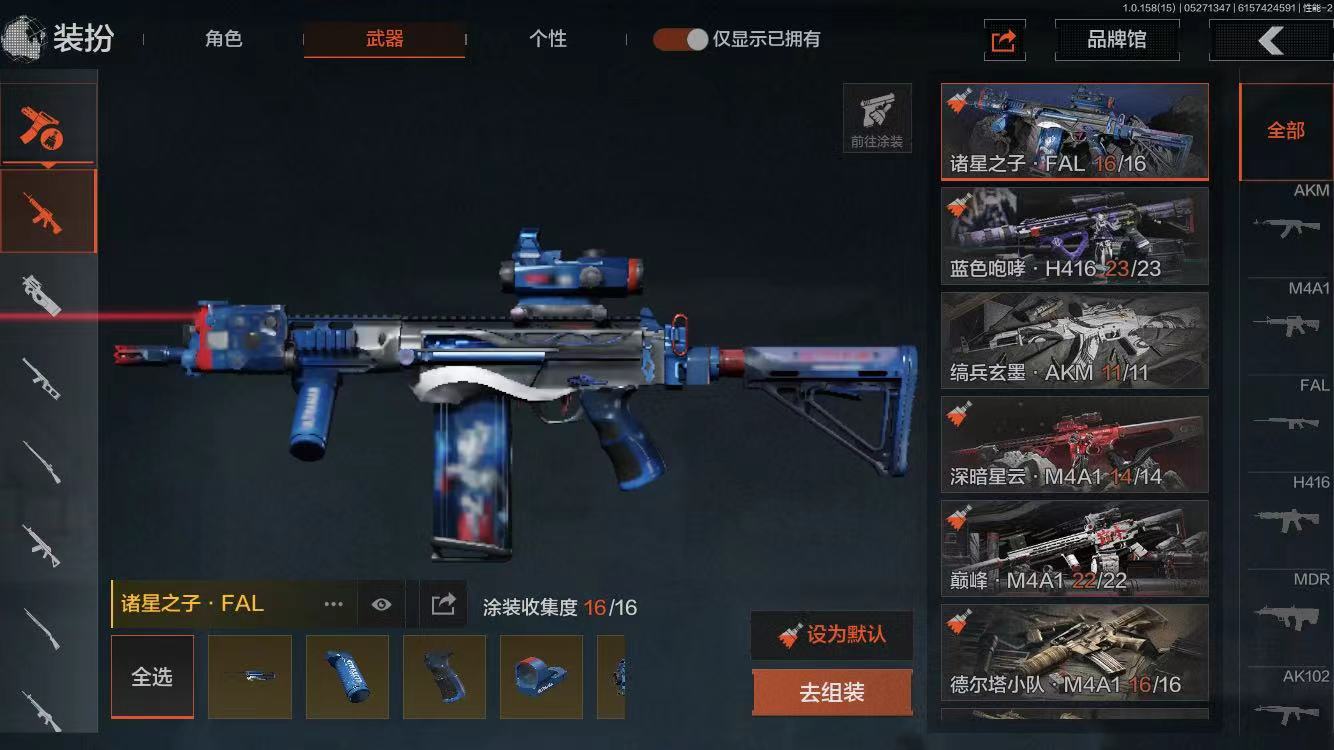Choose the 德尔塔小队 M4A1 skin
The width and height of the screenshot is (1334, 750).
point(1074,652)
